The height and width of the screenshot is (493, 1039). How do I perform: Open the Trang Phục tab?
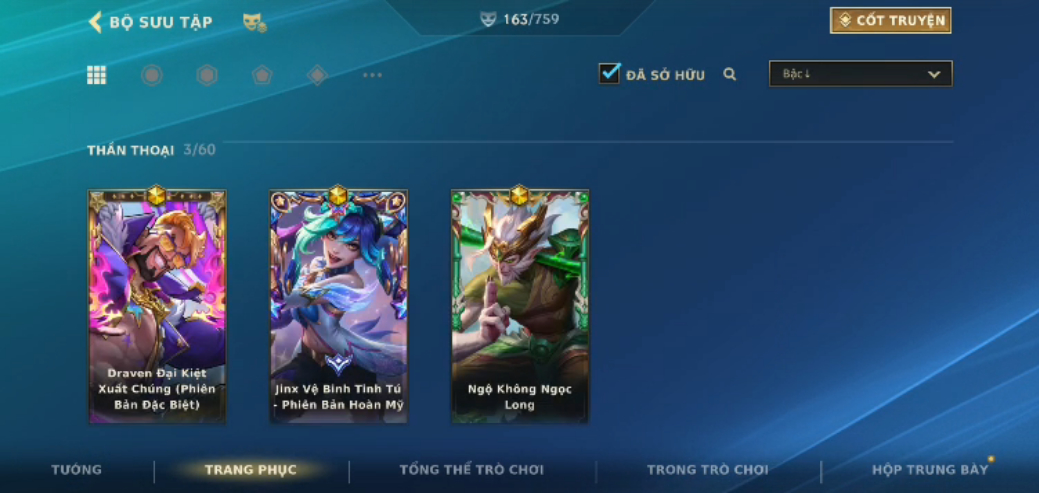click(250, 470)
